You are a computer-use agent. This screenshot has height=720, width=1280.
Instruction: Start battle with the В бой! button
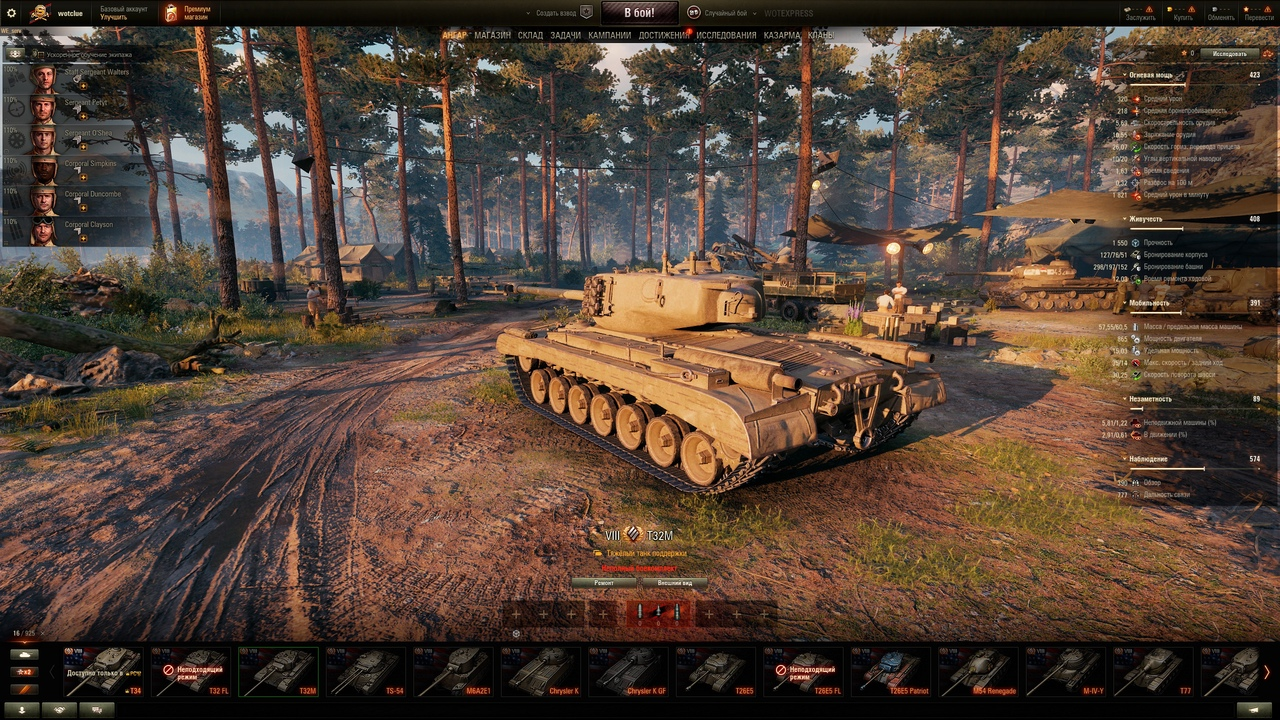[x=640, y=13]
